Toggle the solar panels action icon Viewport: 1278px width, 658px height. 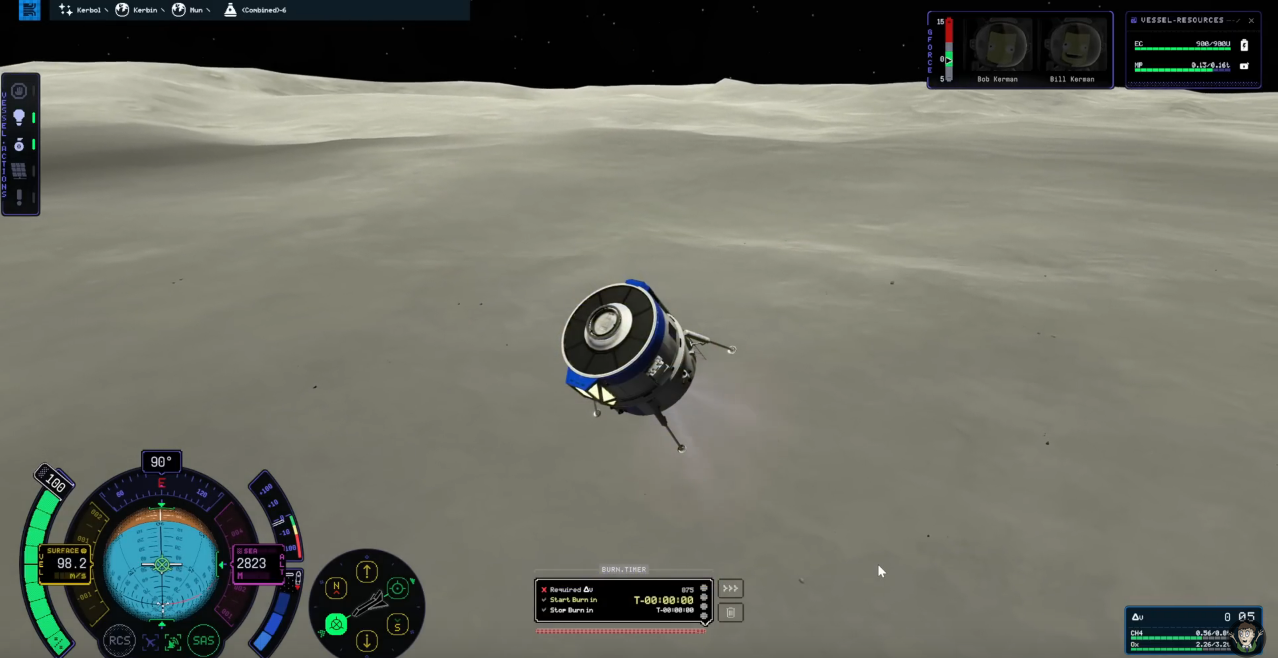point(18,171)
